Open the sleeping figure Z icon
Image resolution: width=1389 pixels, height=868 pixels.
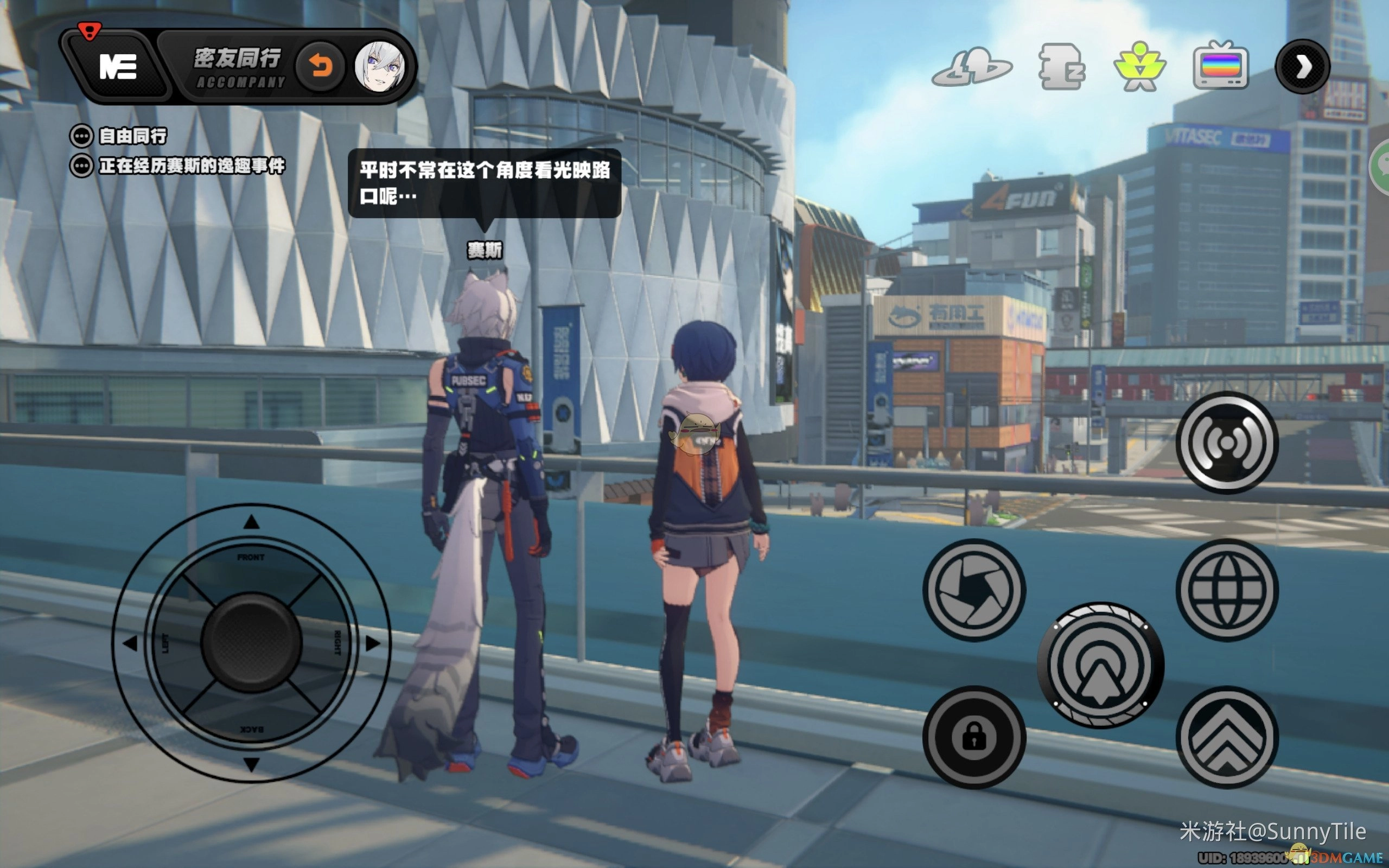[1061, 67]
